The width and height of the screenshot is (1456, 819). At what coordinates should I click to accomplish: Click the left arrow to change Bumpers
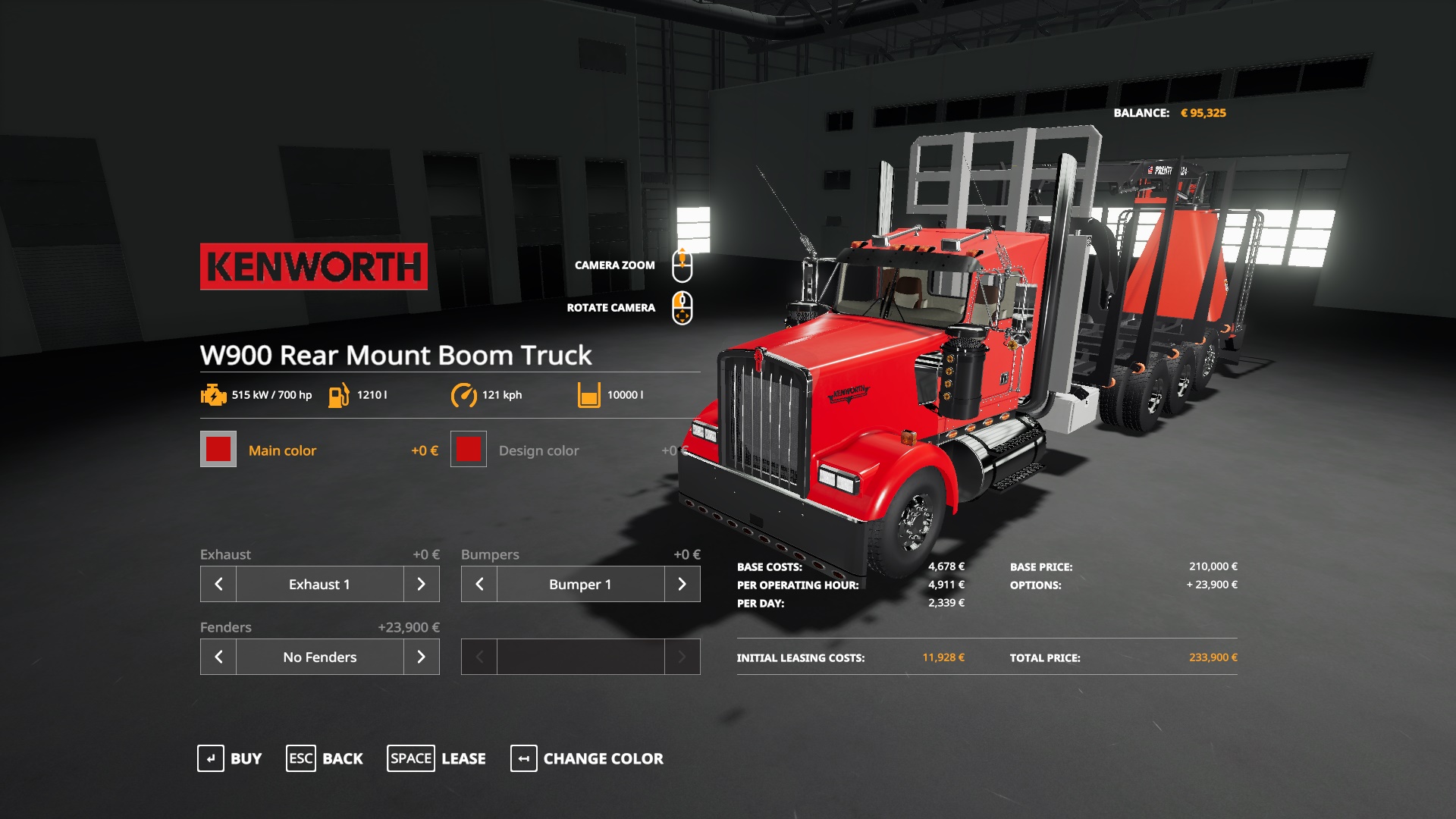click(x=479, y=584)
